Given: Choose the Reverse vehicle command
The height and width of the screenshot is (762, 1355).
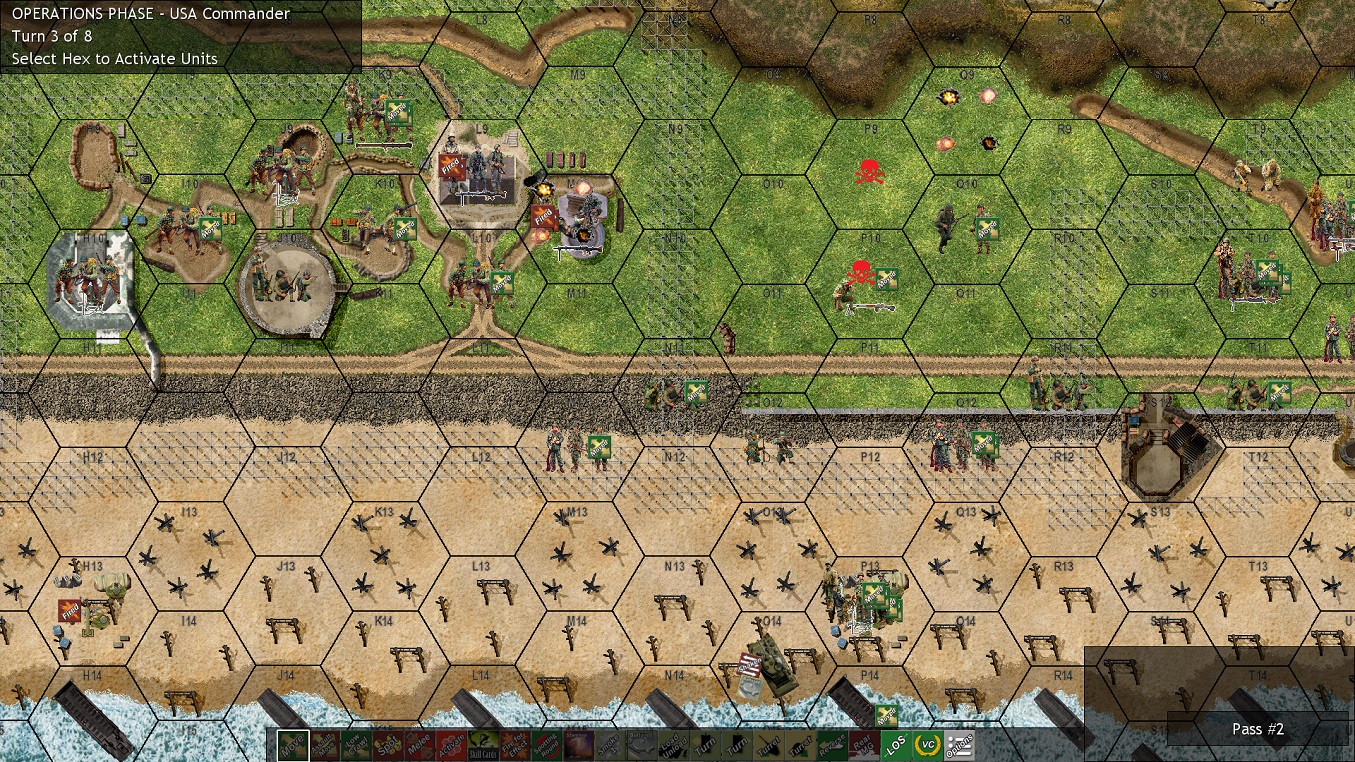Looking at the screenshot, I should pyautogui.click(x=832, y=746).
